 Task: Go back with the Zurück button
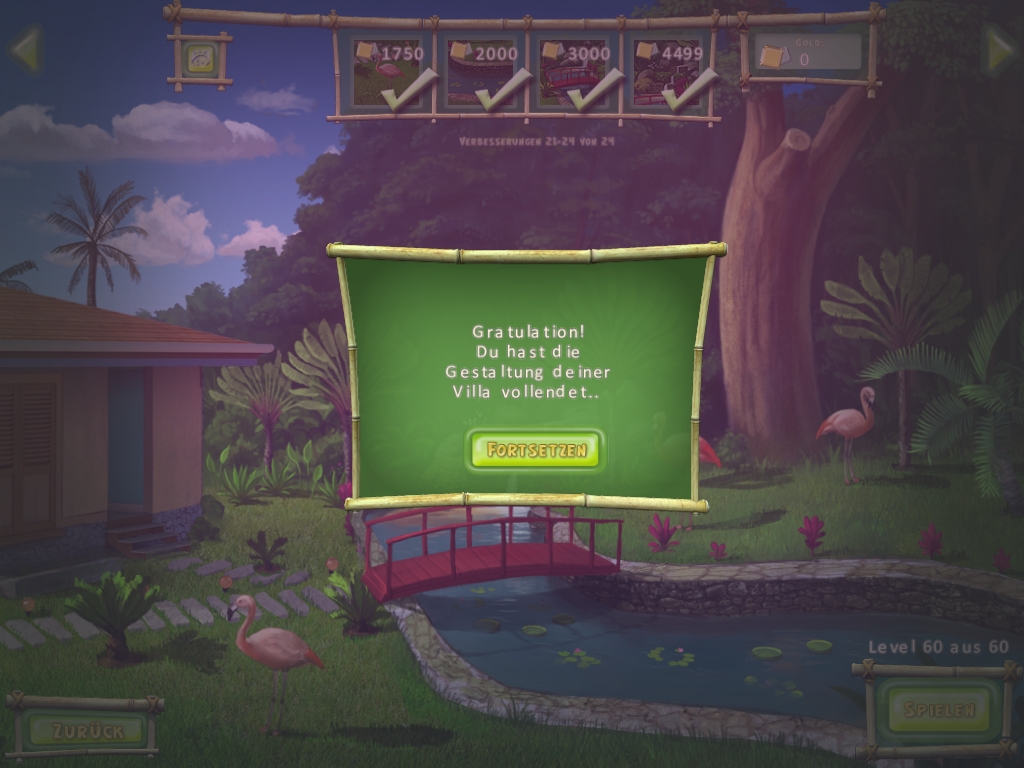(86, 730)
